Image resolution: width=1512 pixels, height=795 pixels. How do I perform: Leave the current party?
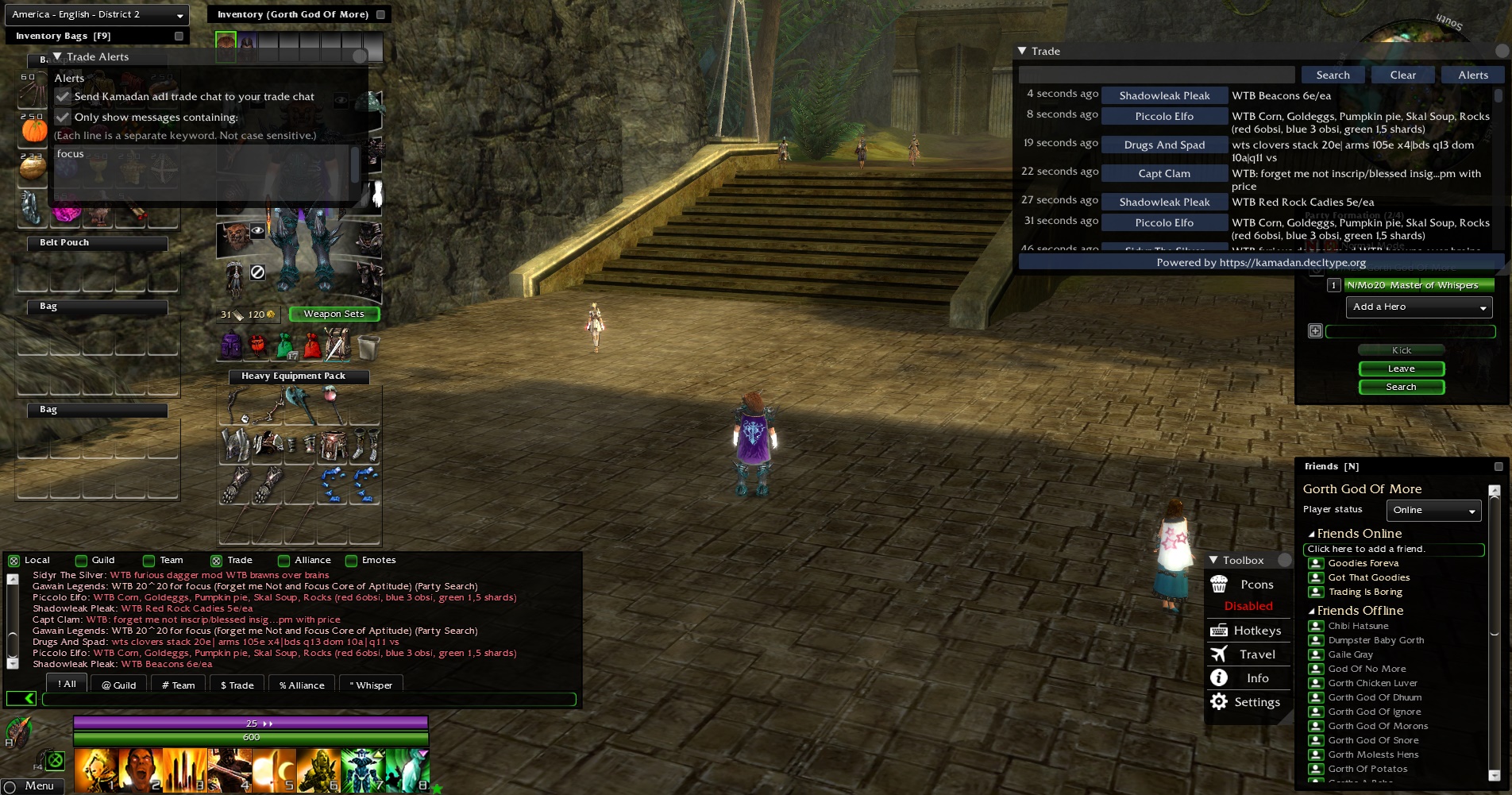1401,369
